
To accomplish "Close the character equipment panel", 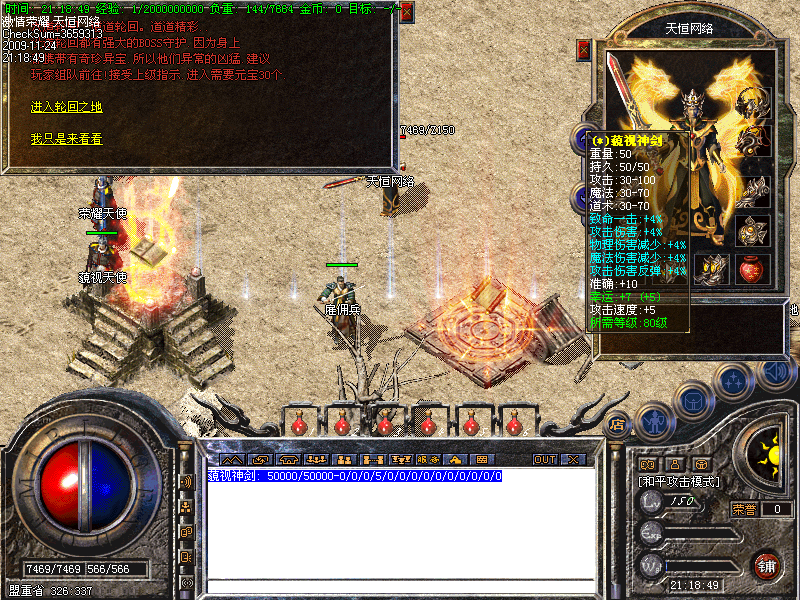I will [584, 50].
